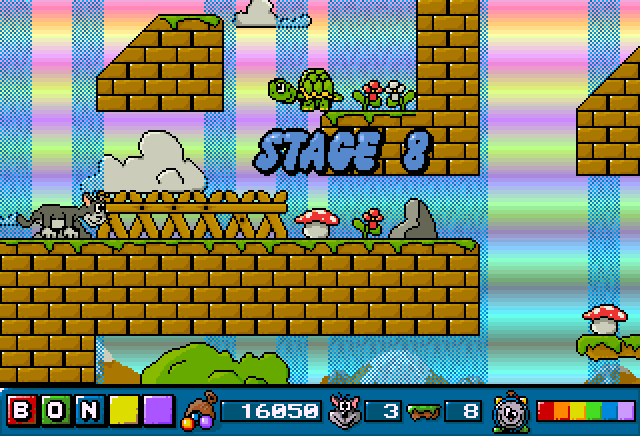Screen dimensions: 640x436
Task: Click the bag and marbles item icon
Action: [199, 411]
